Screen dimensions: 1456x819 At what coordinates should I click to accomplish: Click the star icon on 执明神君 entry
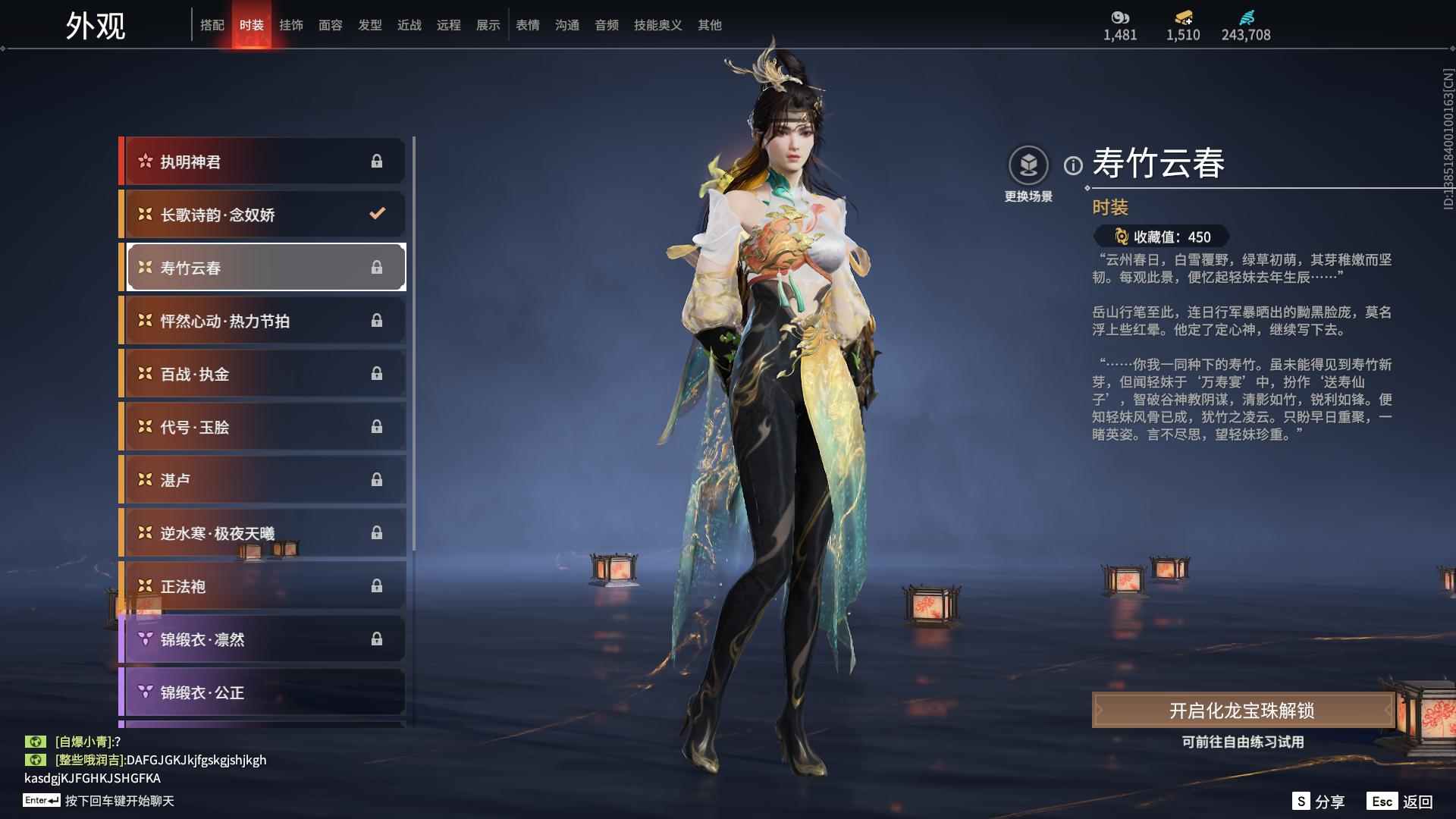(x=144, y=161)
